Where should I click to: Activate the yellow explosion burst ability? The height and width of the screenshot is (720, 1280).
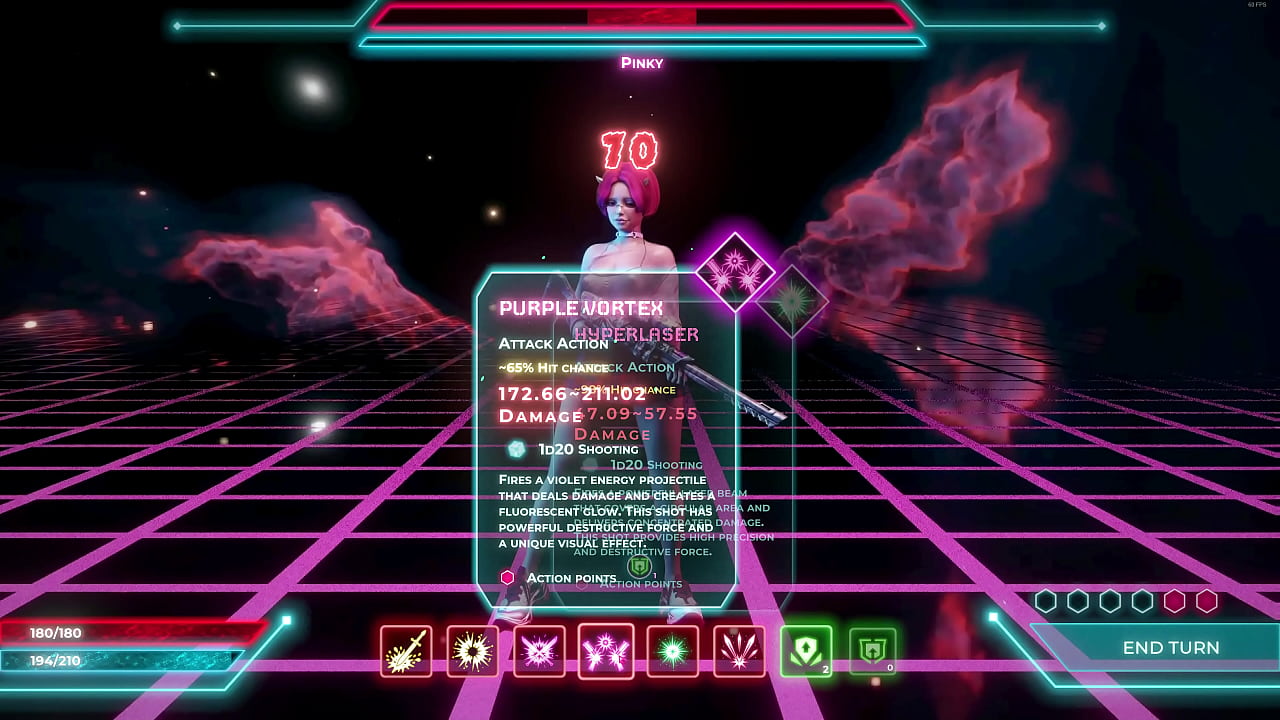[x=473, y=651]
